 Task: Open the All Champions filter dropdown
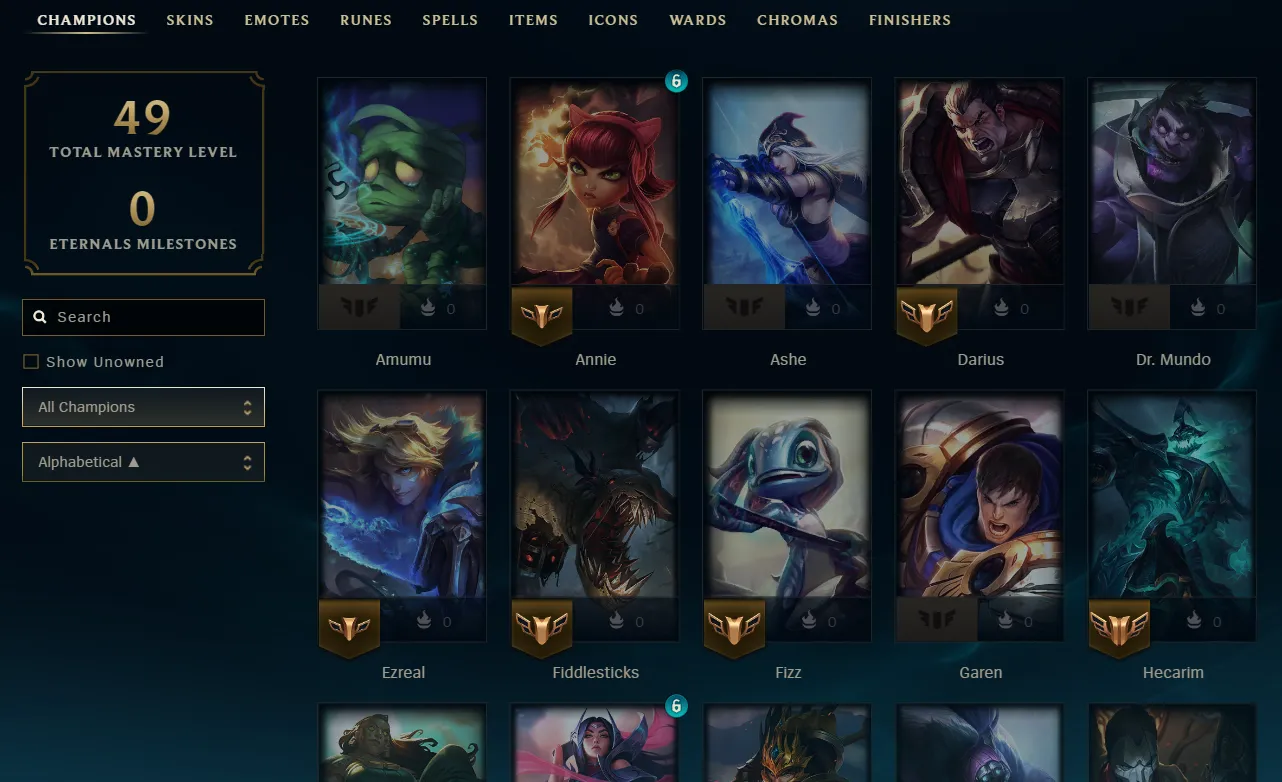pos(143,407)
